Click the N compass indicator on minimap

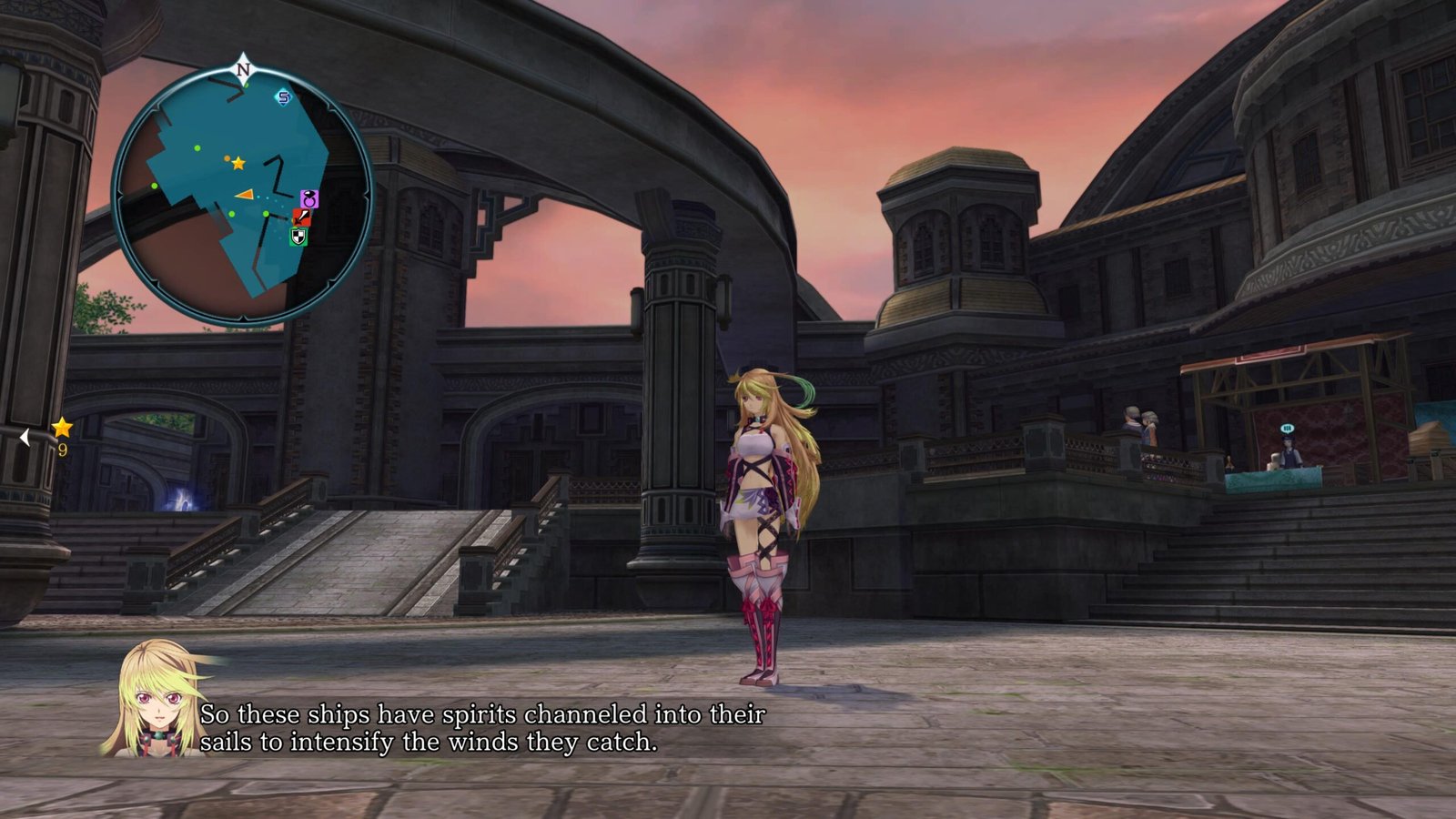[x=243, y=68]
